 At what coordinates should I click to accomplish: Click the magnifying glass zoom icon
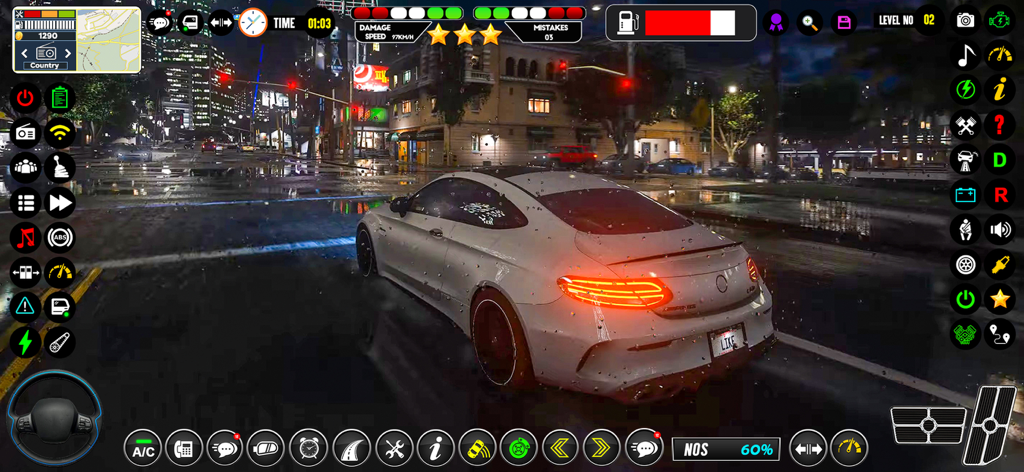[x=809, y=21]
